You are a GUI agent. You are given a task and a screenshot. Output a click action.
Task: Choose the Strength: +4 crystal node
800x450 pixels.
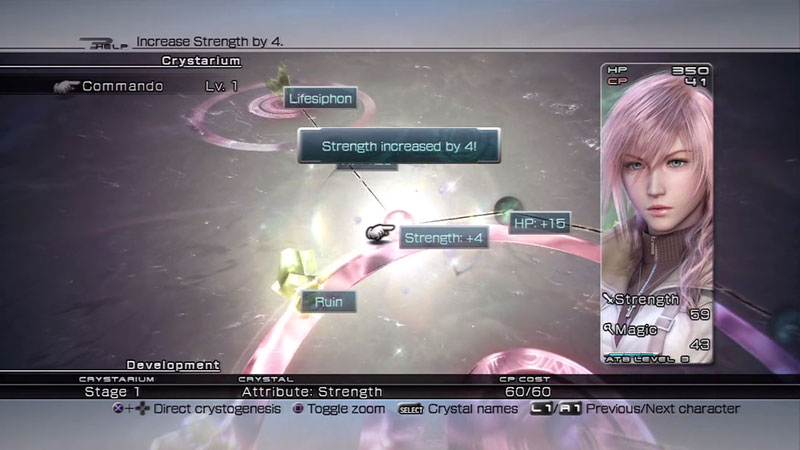(444, 237)
